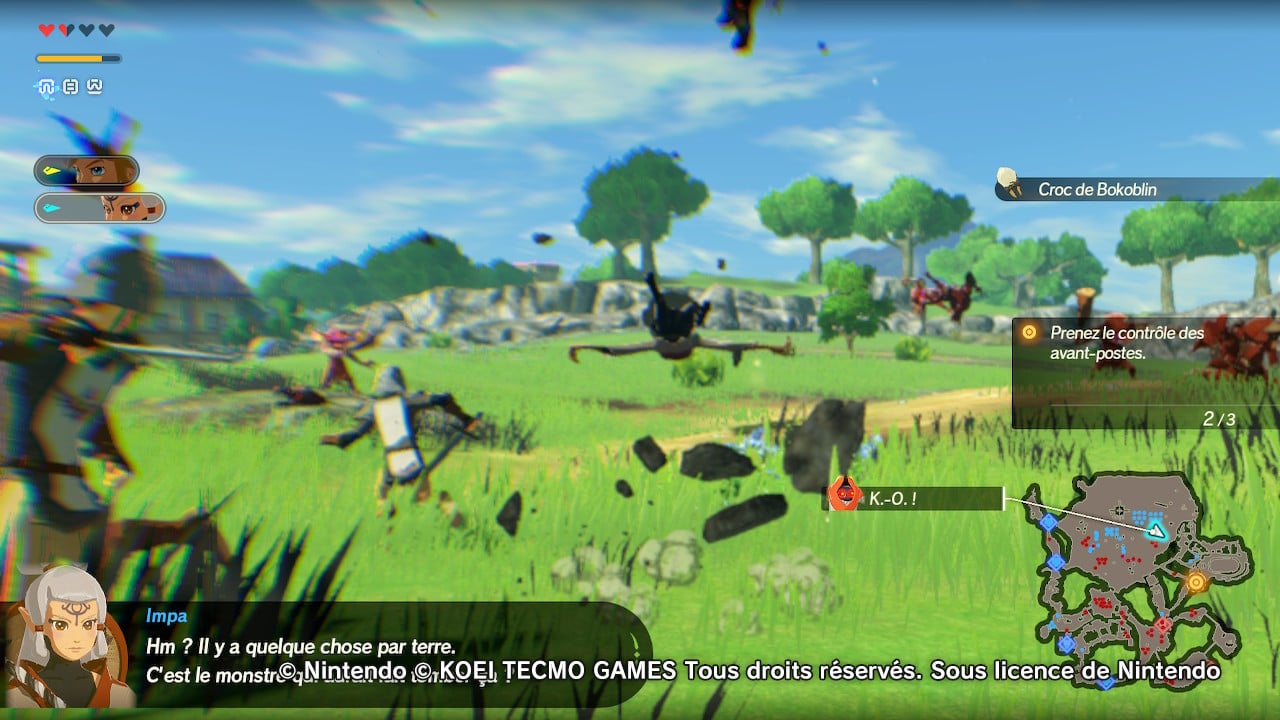The image size is (1280, 720).
Task: Click the player arrow on the minimap
Action: tap(1157, 530)
